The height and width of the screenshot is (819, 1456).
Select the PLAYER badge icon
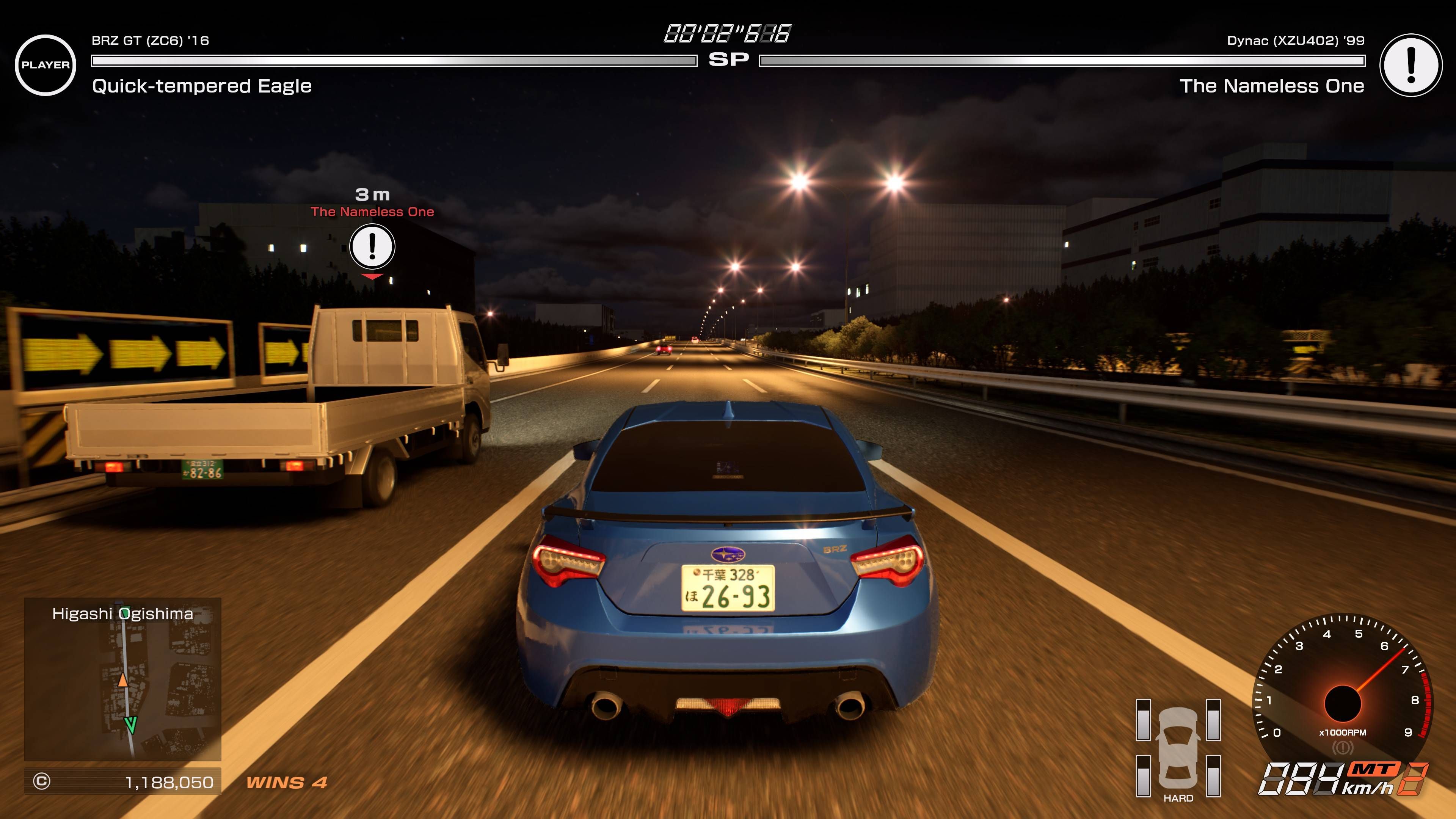pyautogui.click(x=45, y=65)
